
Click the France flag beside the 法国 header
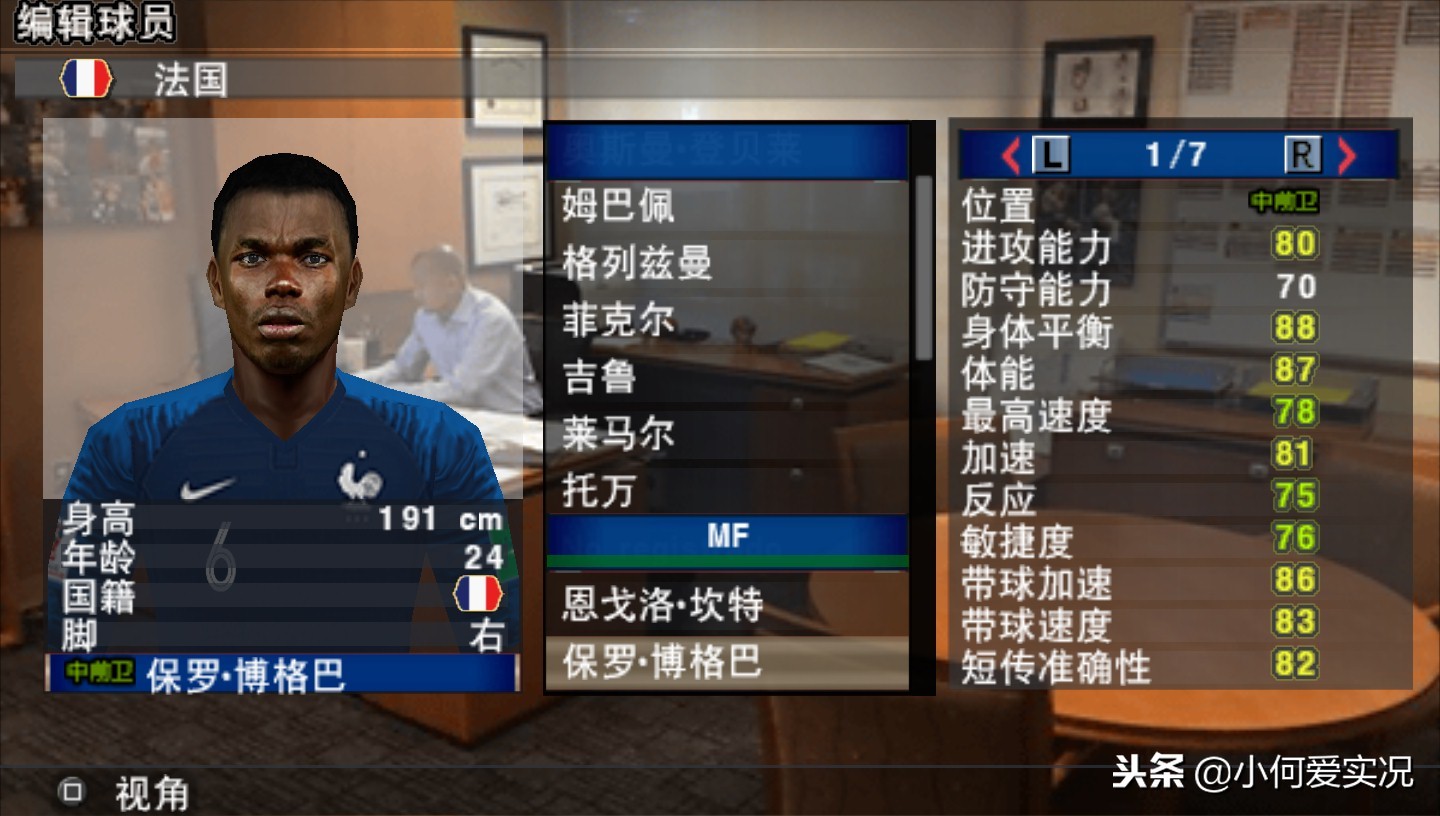point(86,77)
